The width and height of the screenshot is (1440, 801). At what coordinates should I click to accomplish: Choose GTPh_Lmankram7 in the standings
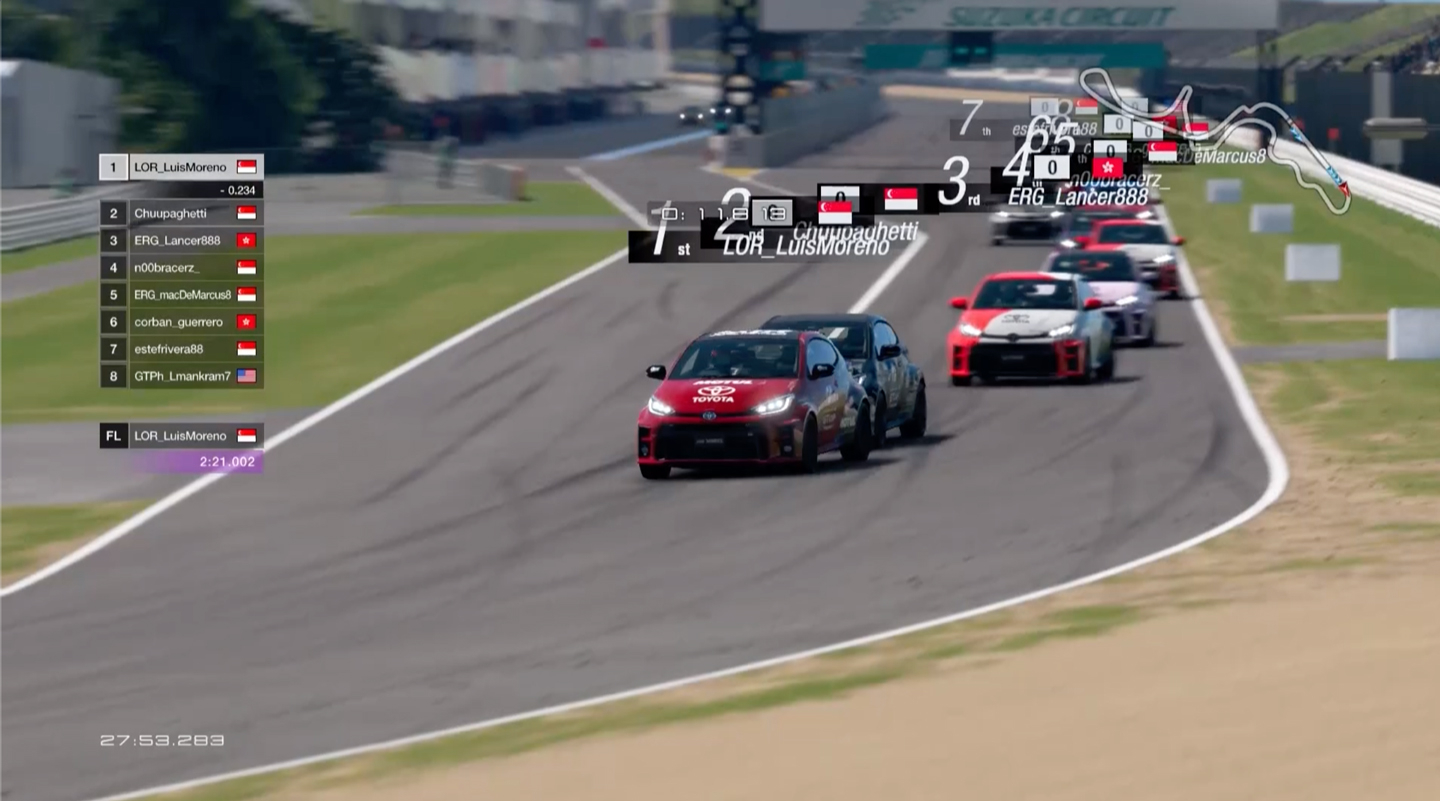click(x=181, y=376)
